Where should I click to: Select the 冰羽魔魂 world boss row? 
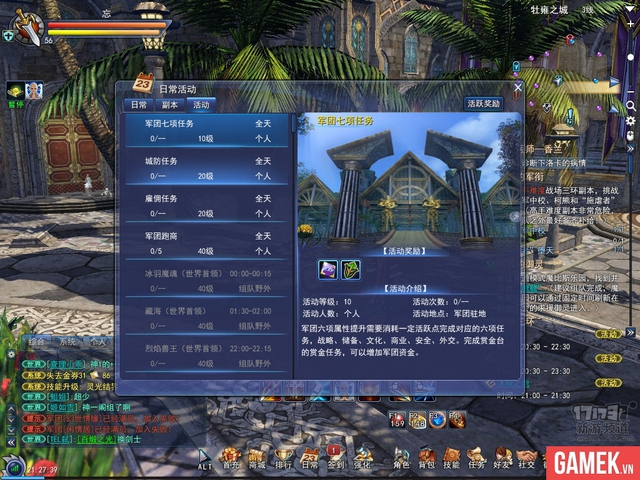(x=207, y=280)
